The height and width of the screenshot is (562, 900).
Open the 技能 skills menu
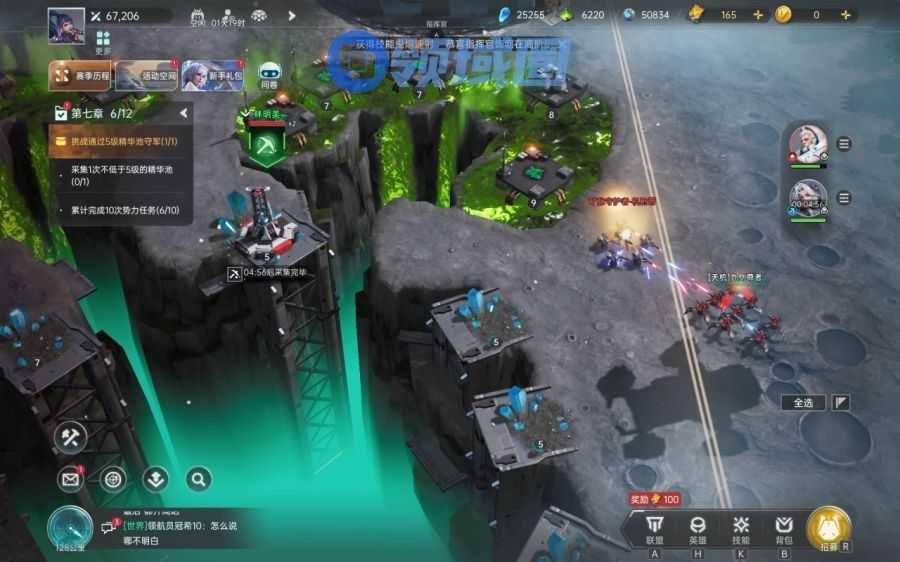(741, 529)
